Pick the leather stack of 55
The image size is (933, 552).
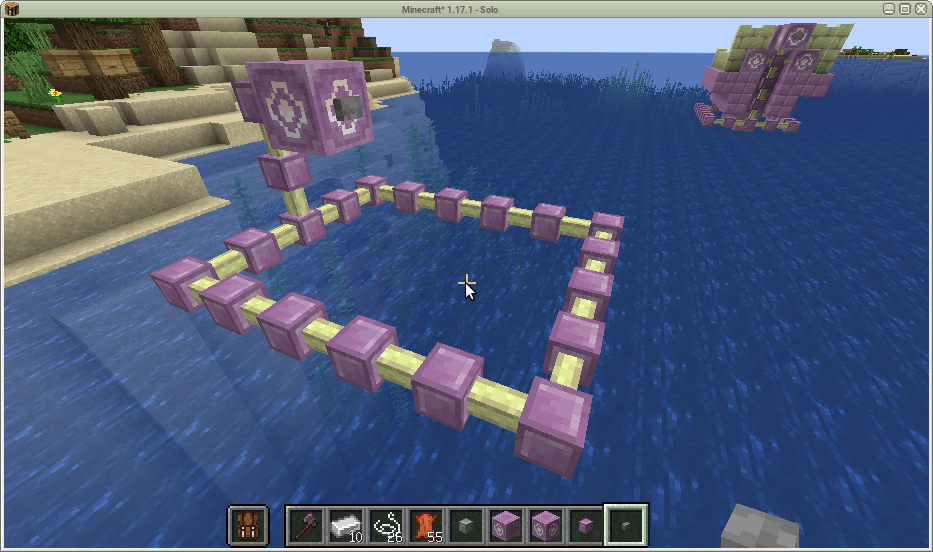(x=426, y=524)
